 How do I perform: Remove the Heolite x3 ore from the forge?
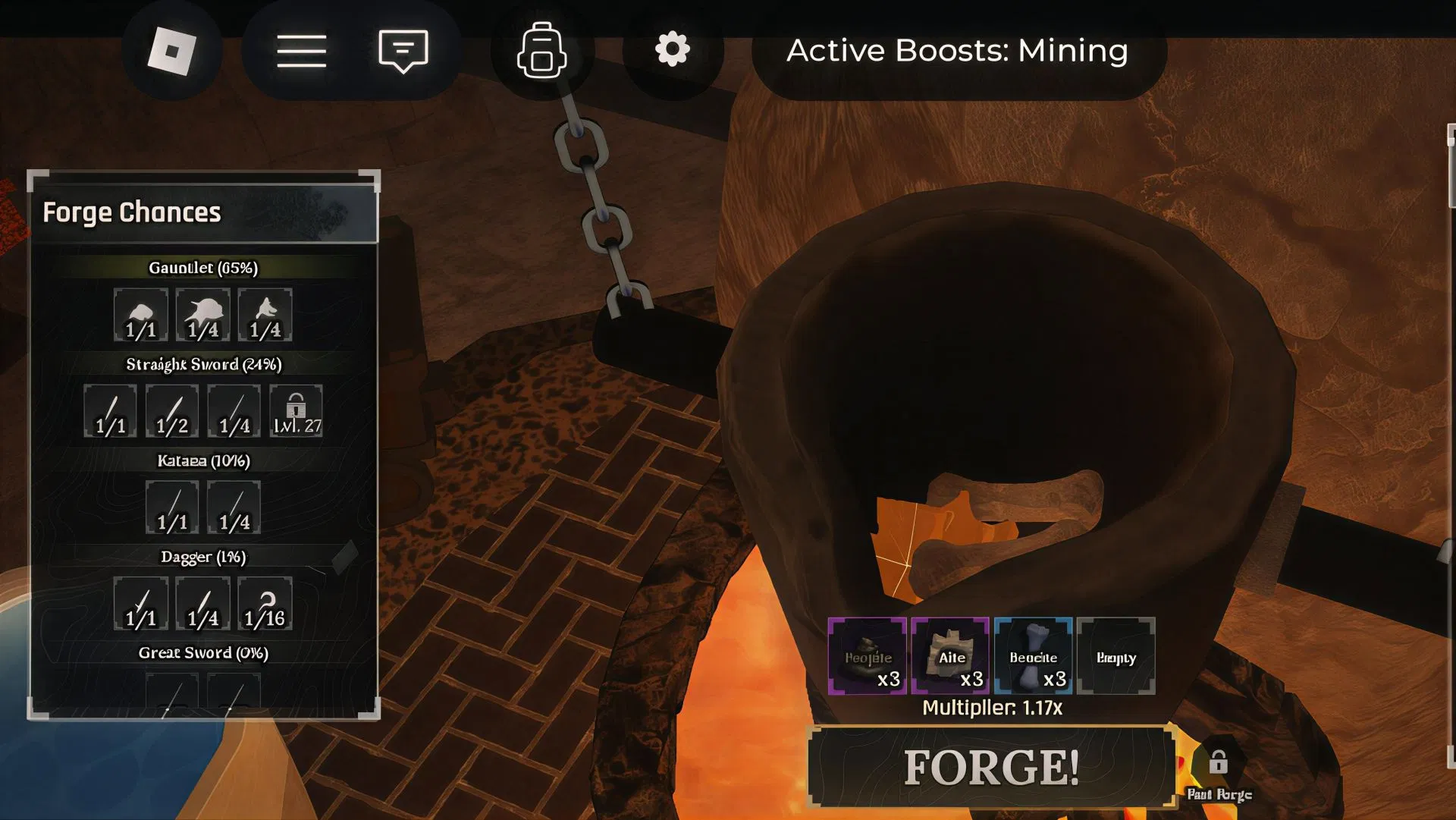[x=867, y=657]
